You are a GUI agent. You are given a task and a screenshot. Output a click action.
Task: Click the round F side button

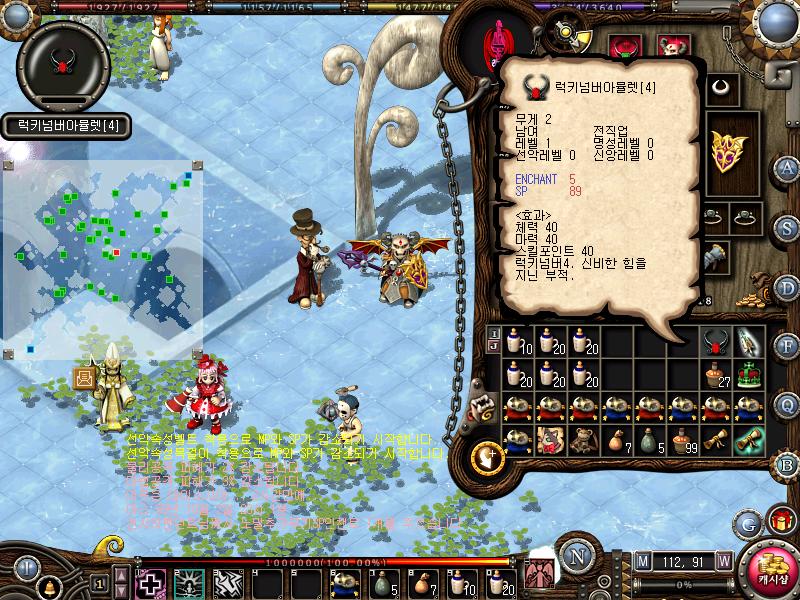coord(788,346)
